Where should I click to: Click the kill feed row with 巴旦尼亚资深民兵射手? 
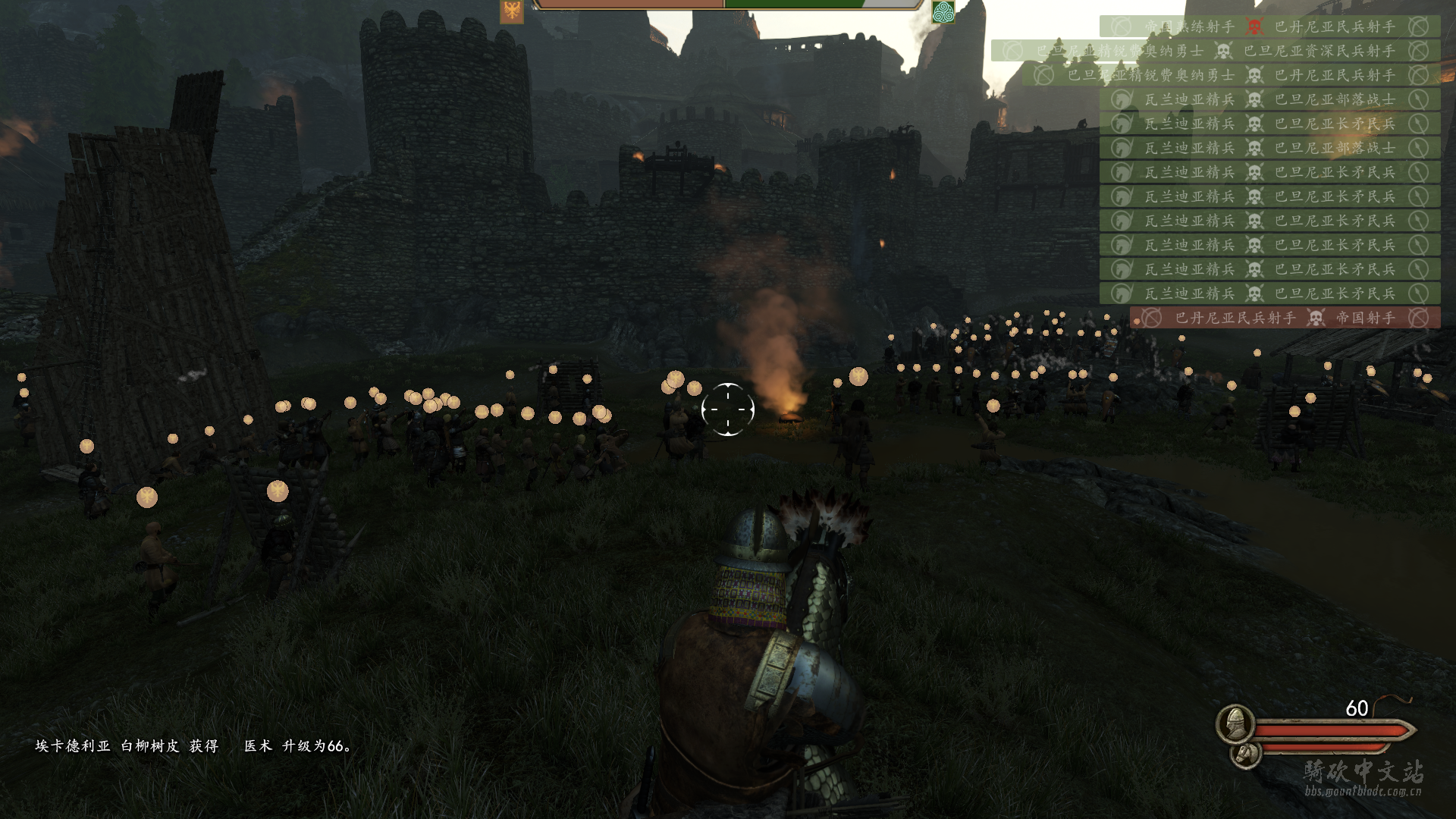[x=1215, y=51]
